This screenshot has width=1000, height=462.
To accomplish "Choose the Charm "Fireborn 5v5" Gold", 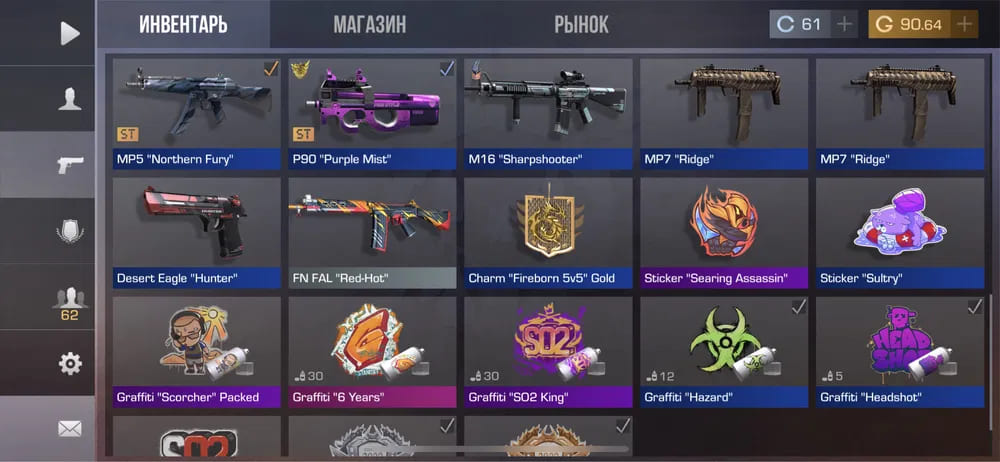I will (x=548, y=233).
